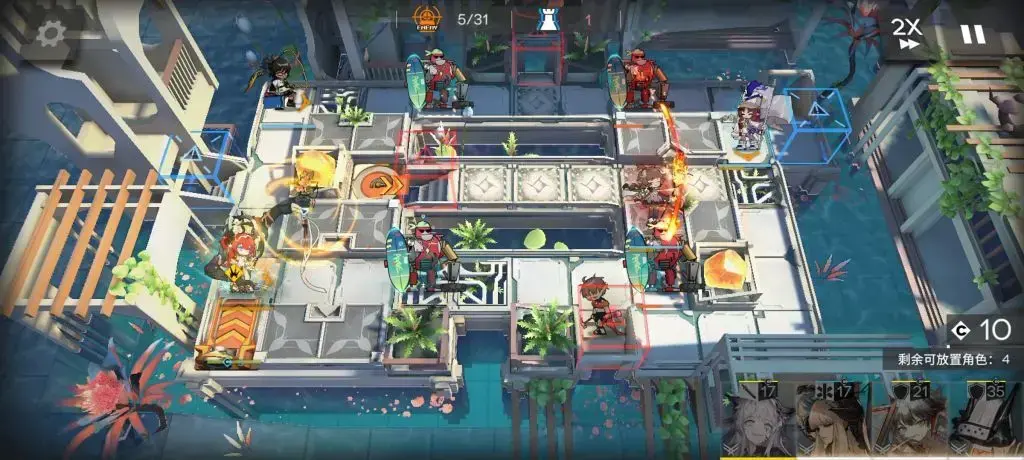Pause the battle

[972, 34]
